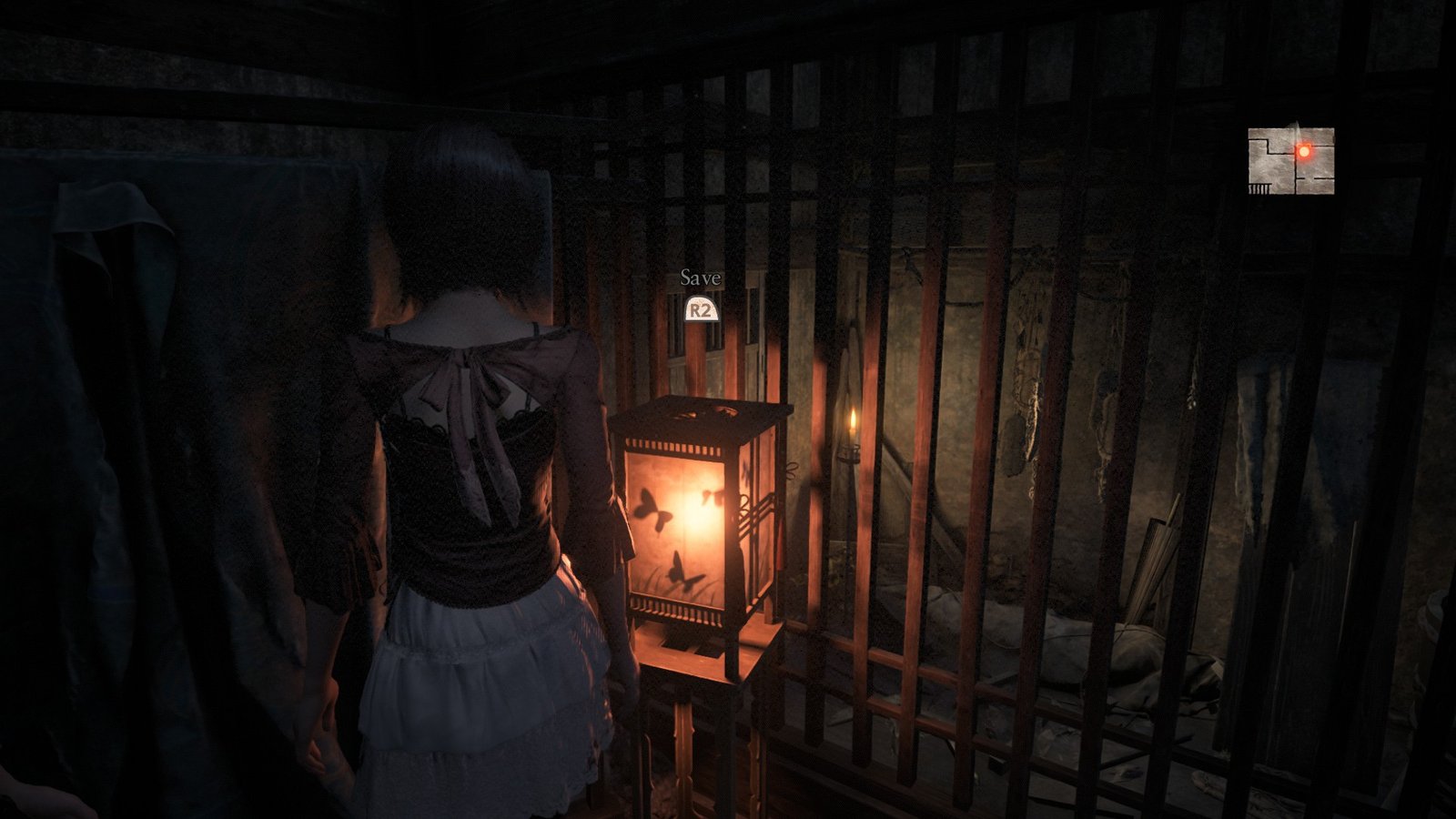1456x819 pixels.
Task: Select the Save label above the lantern
Action: click(x=699, y=280)
